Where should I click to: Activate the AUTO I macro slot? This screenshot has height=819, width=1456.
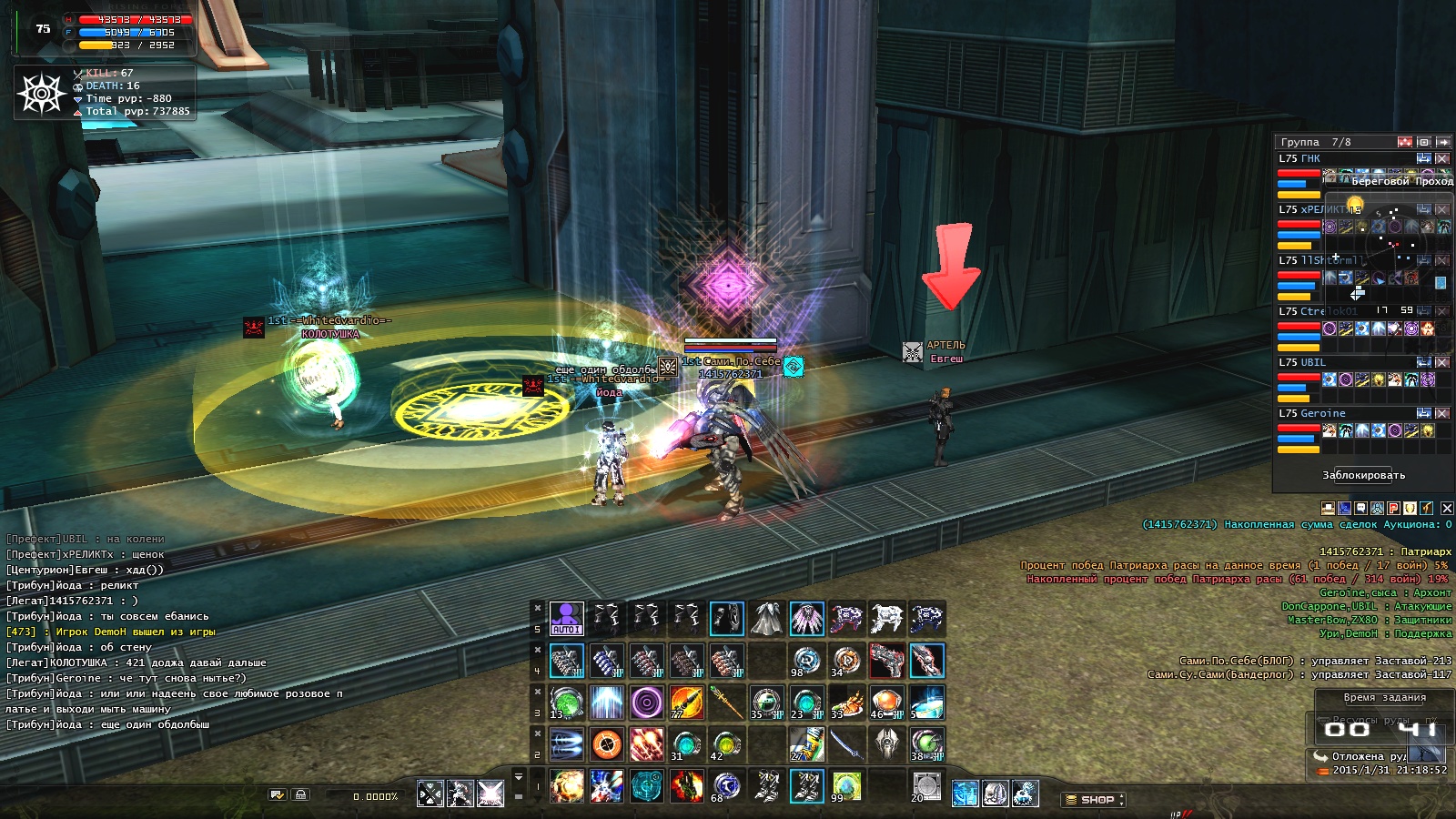click(566, 619)
